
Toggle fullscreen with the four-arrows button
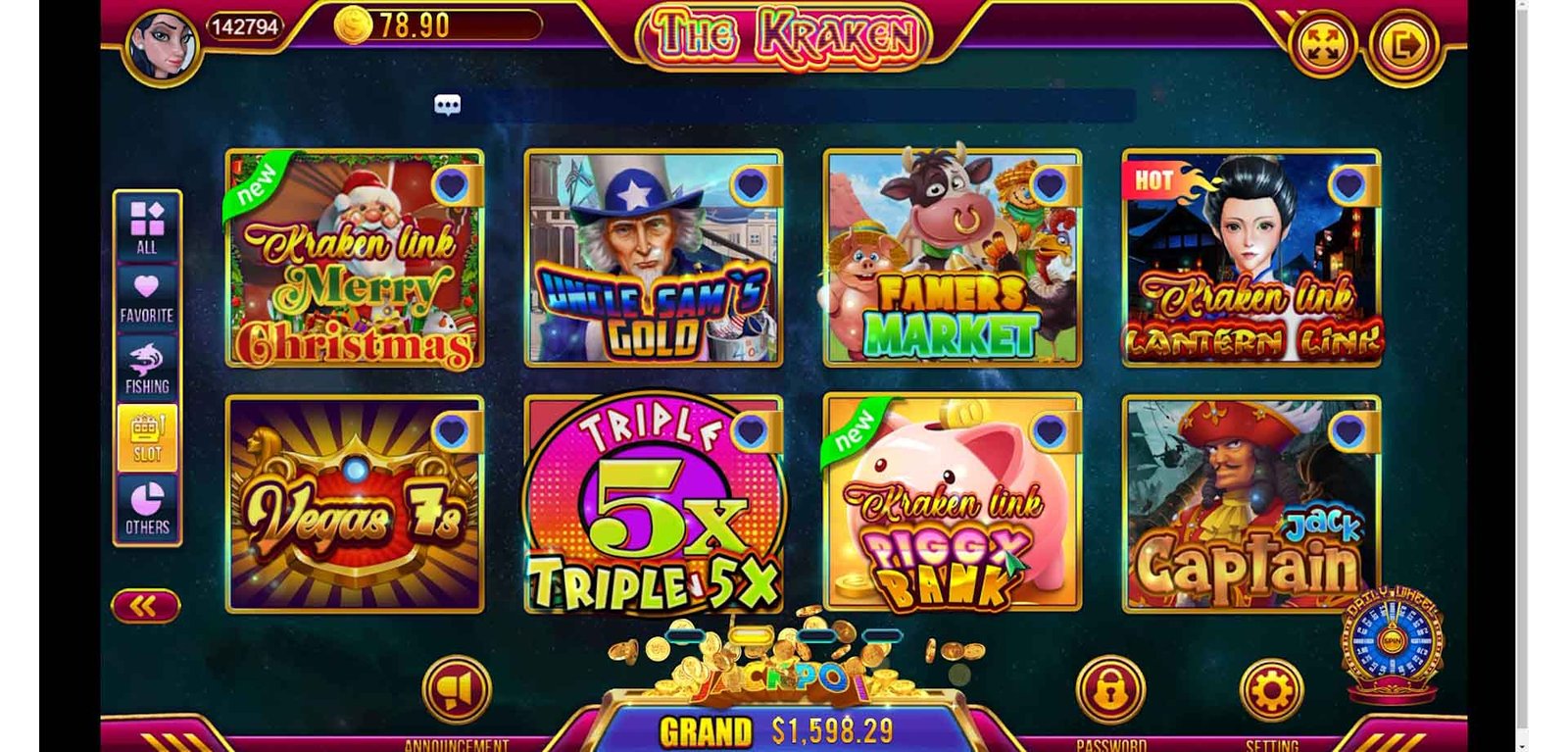tap(1321, 45)
